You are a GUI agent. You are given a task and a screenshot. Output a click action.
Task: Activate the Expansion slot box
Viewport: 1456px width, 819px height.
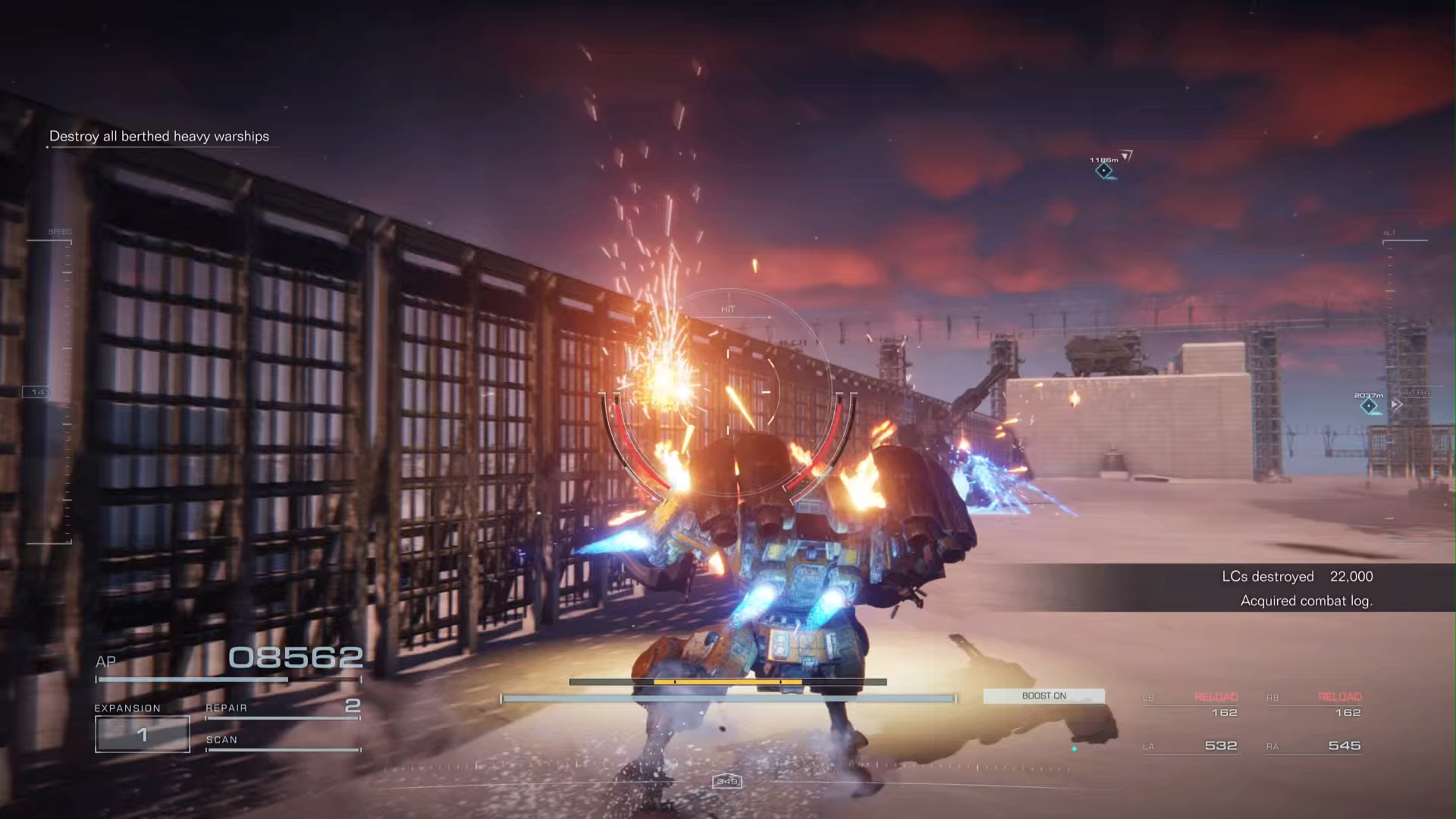pyautogui.click(x=142, y=733)
